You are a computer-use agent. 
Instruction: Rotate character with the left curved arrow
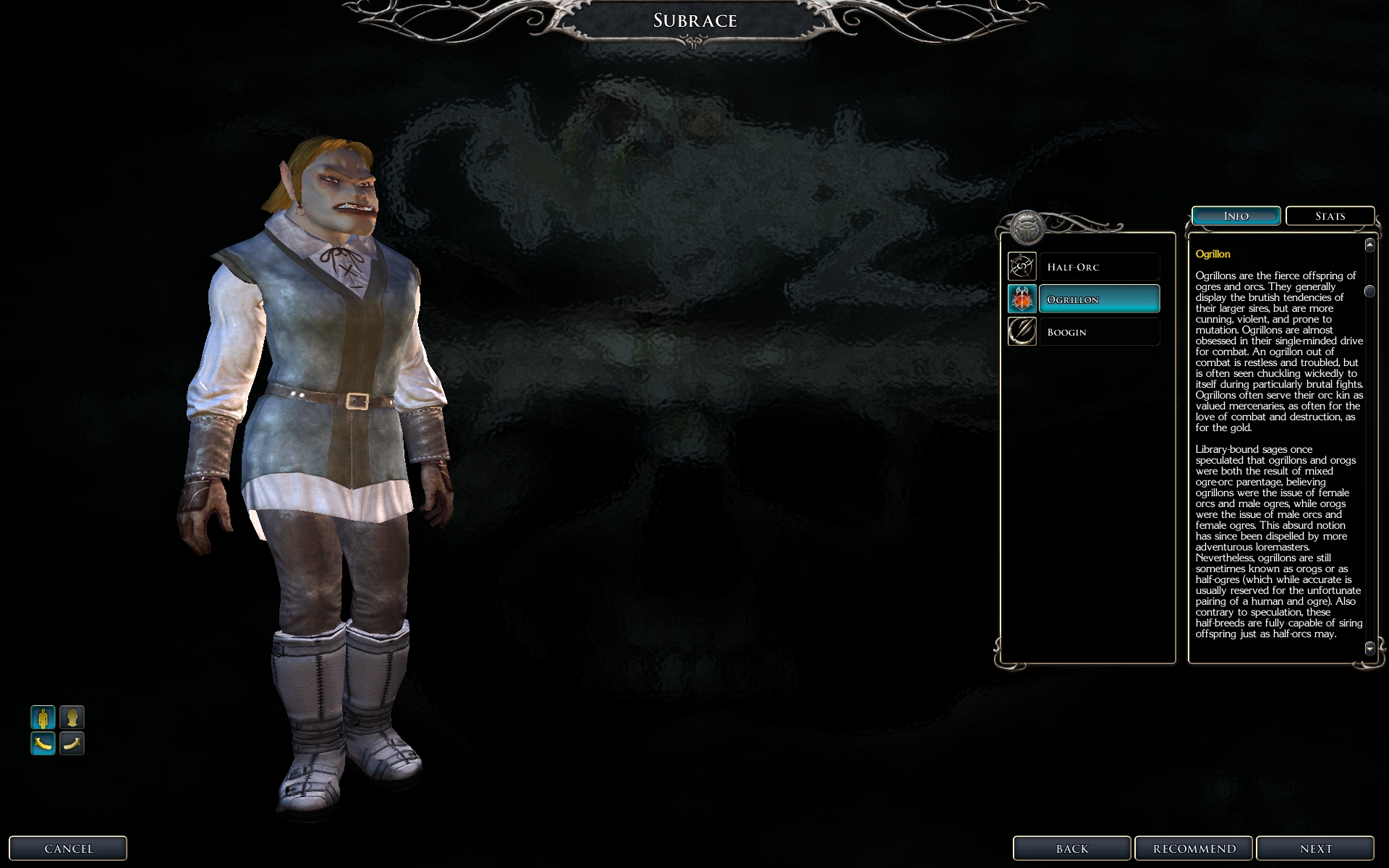pyautogui.click(x=43, y=743)
